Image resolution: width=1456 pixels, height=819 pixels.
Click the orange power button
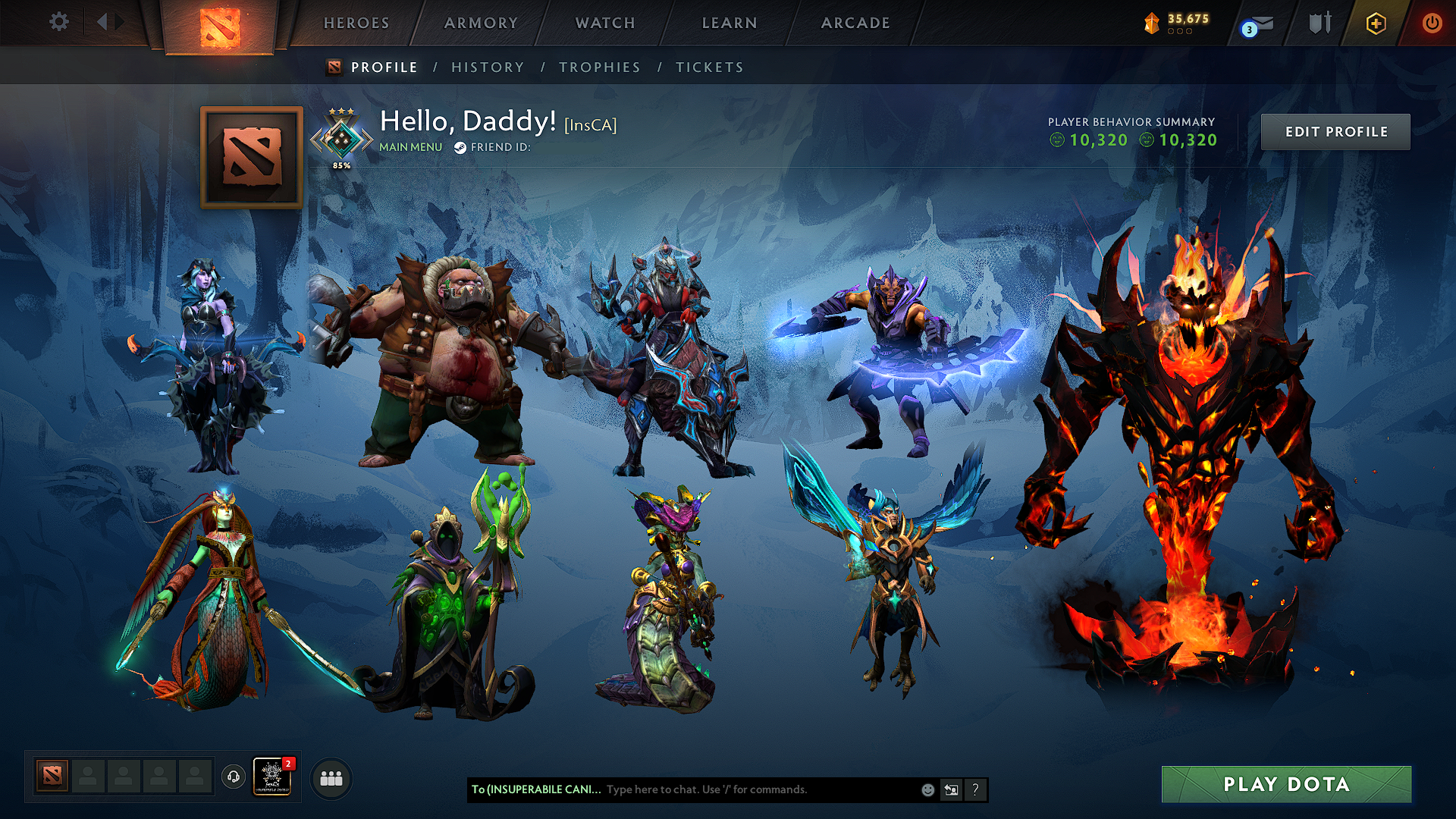click(1432, 23)
